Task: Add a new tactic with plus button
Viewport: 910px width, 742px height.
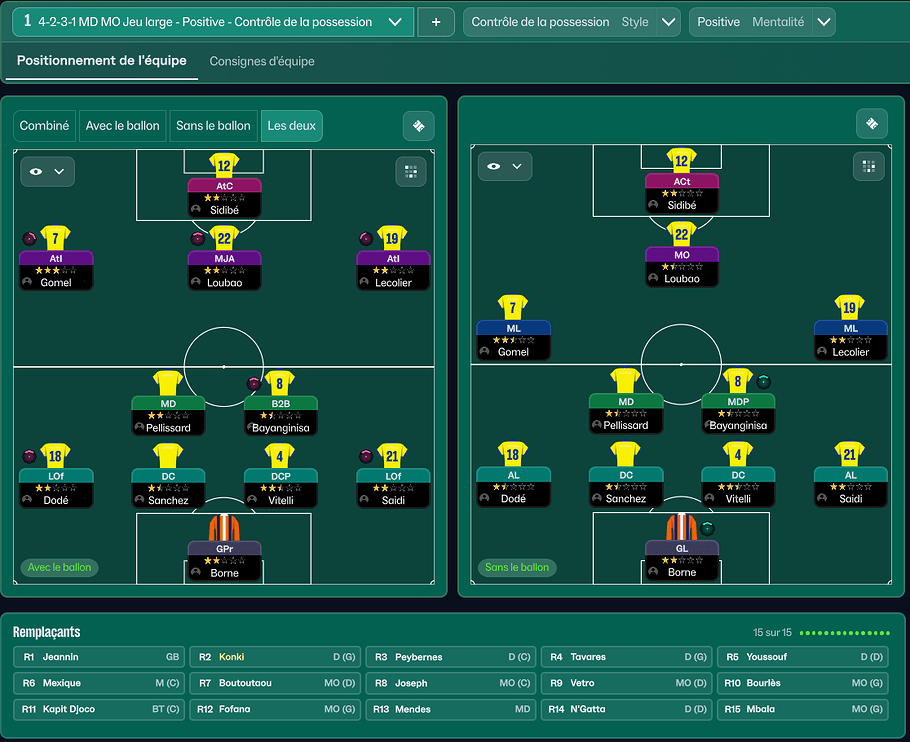Action: tap(435, 22)
